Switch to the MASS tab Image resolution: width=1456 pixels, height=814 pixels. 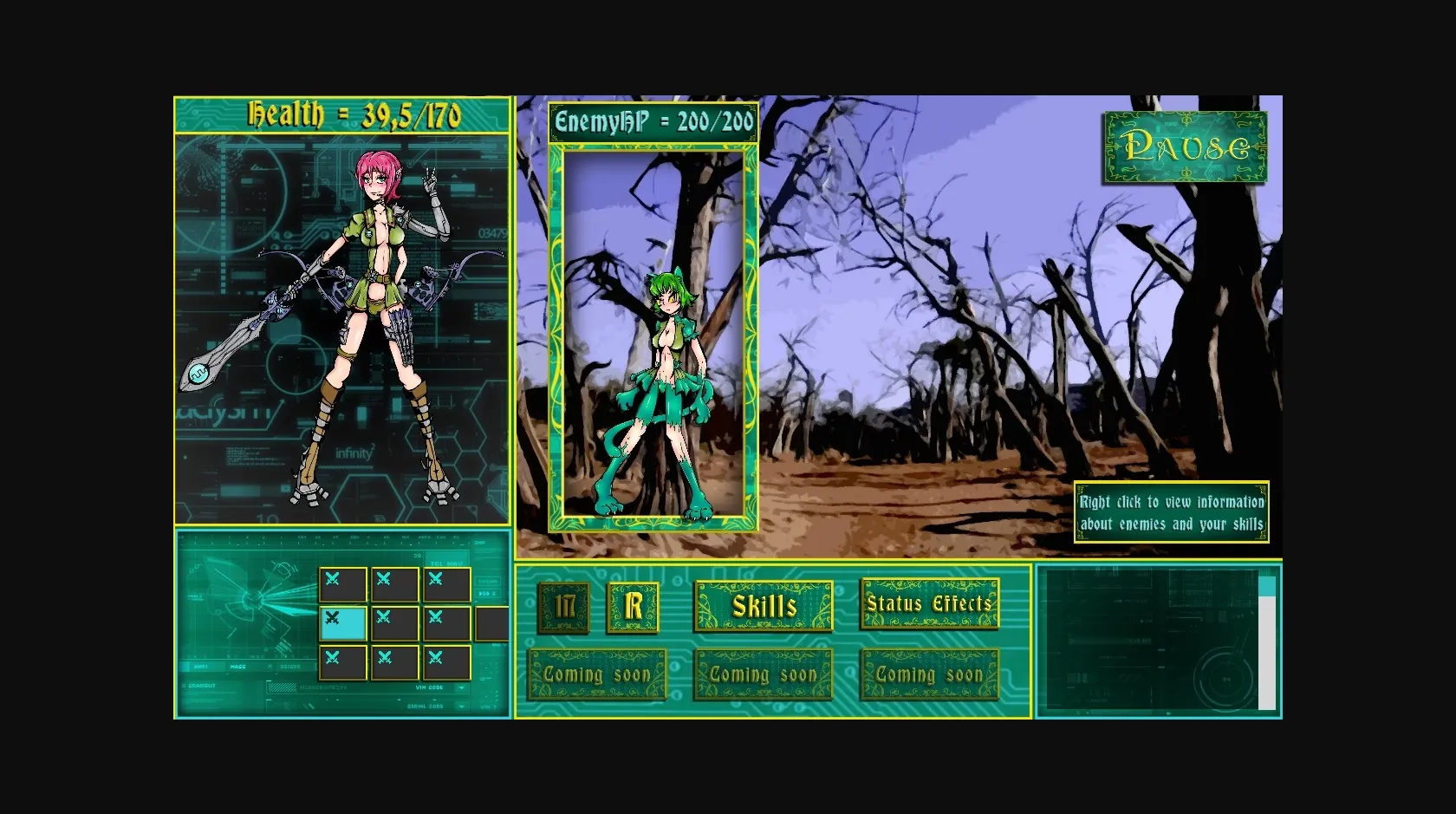point(237,667)
